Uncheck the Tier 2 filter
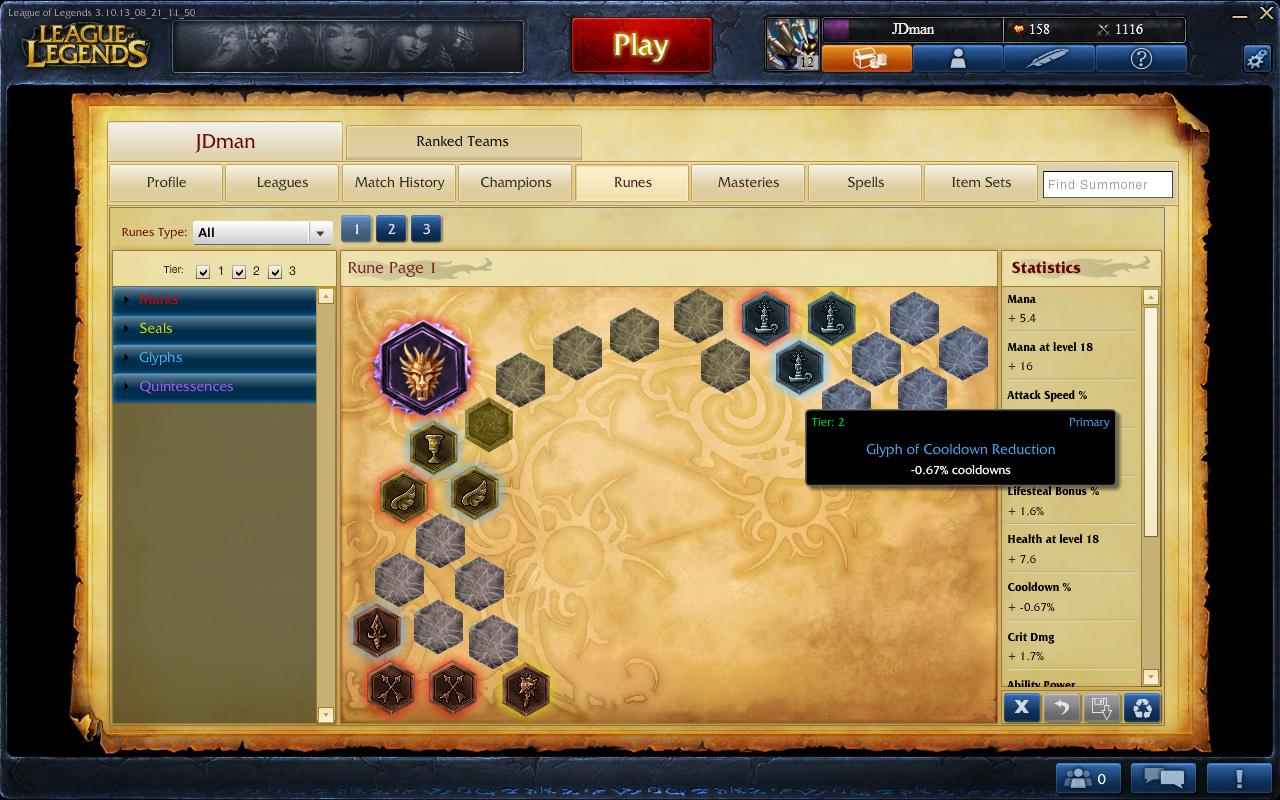 click(239, 270)
